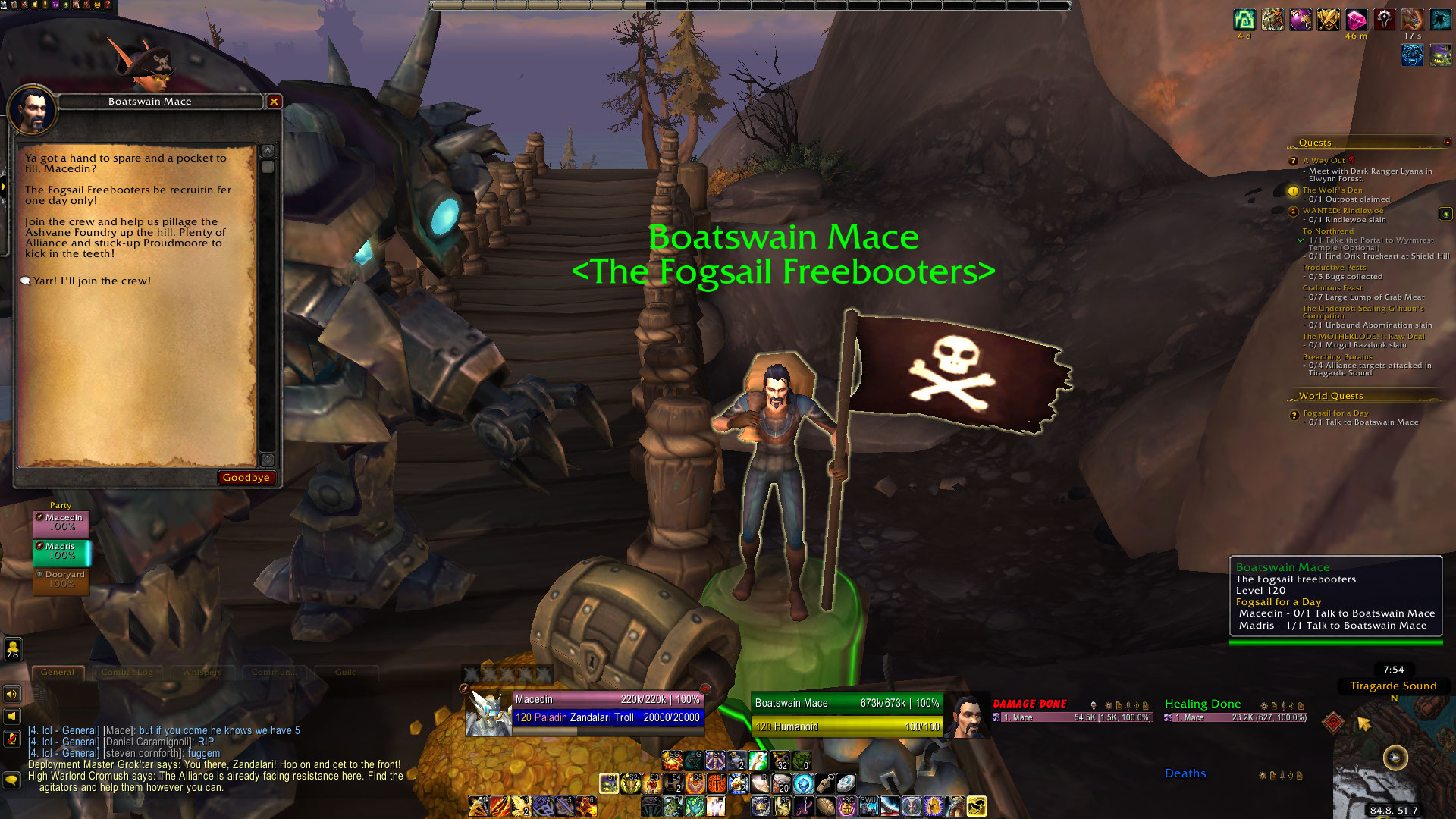This screenshot has width=1456, height=819.
Task: Select the General chat tab
Action: pos(58,673)
